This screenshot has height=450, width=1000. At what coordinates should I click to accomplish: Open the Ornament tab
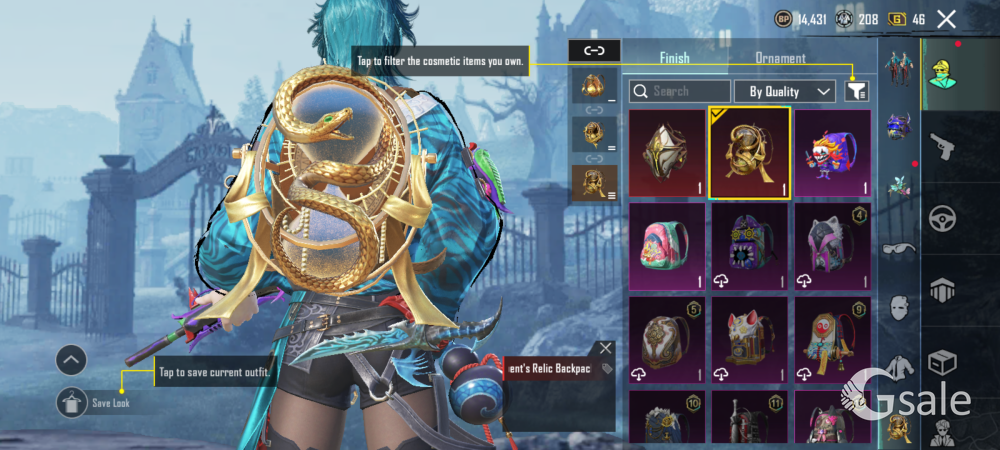pos(780,58)
